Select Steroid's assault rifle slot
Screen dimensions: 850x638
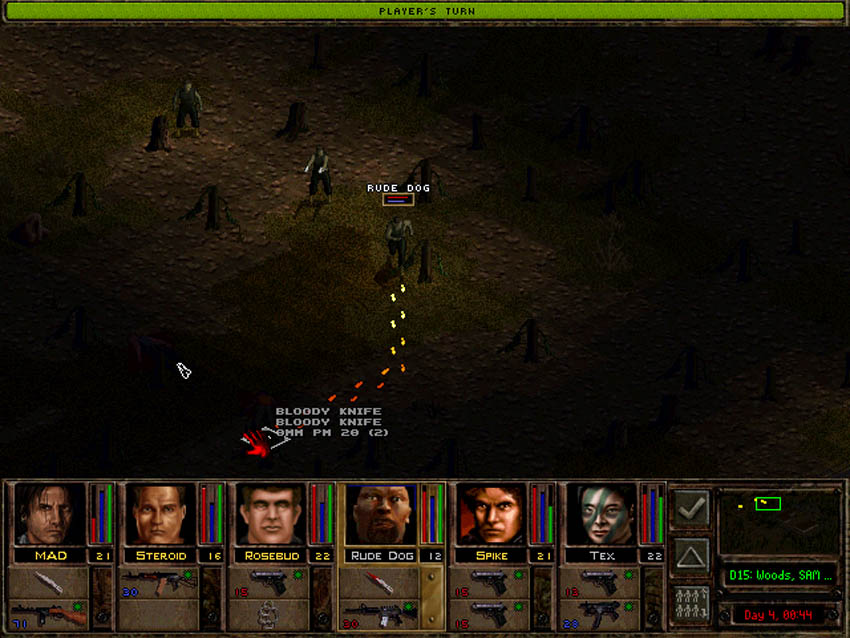pos(158,581)
